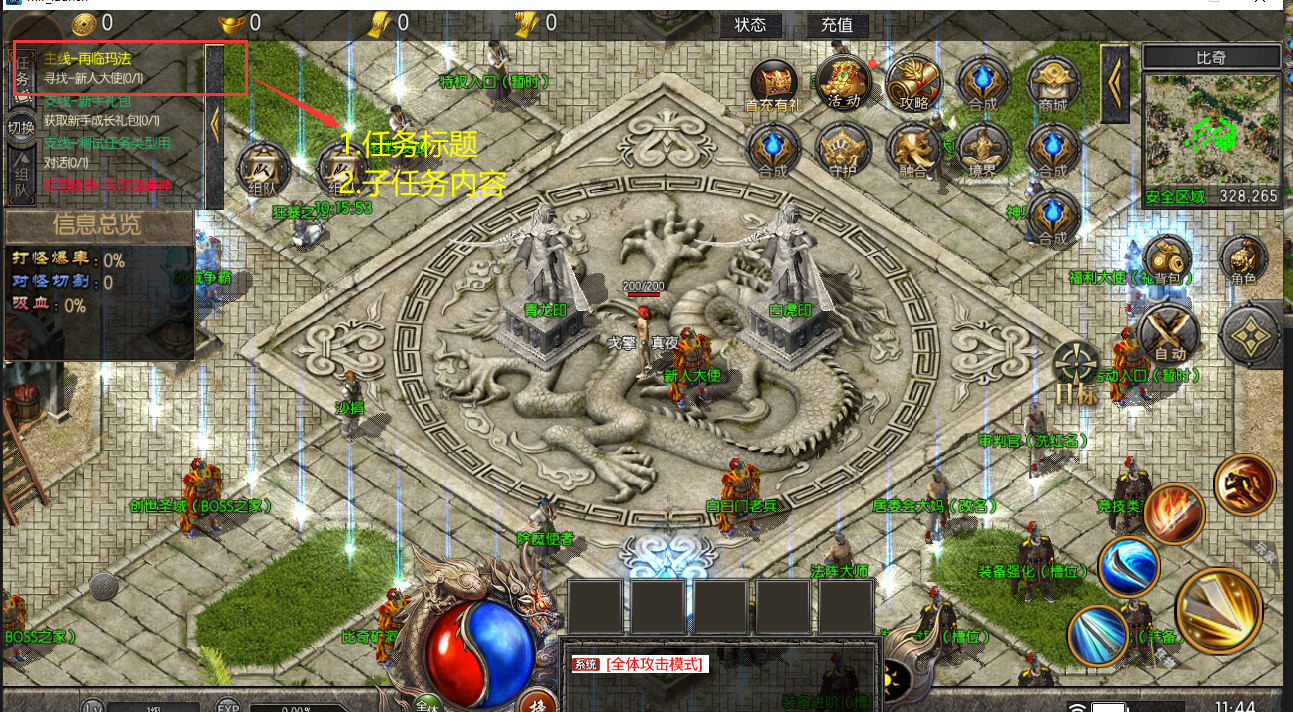Open the 首充有礼 treasure chest icon
1293x712 pixels.
(x=774, y=81)
